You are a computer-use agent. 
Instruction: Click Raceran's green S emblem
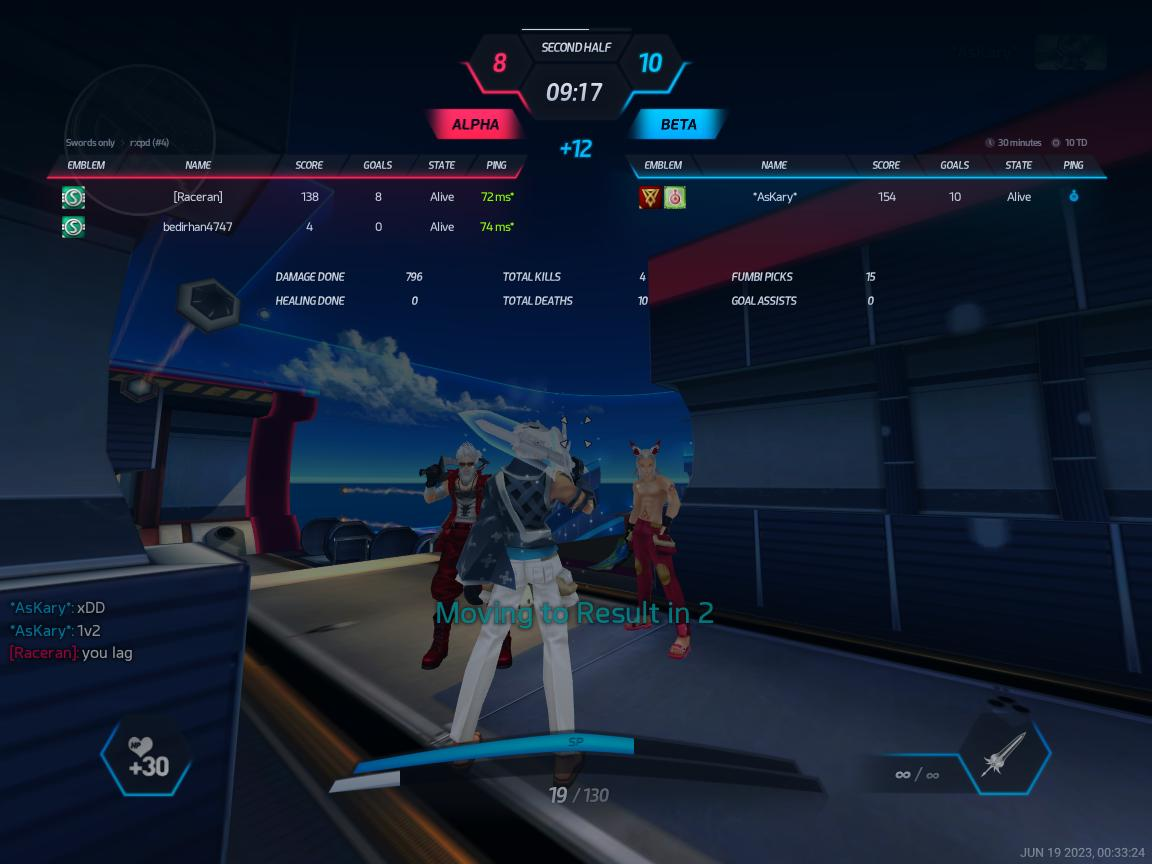point(73,197)
